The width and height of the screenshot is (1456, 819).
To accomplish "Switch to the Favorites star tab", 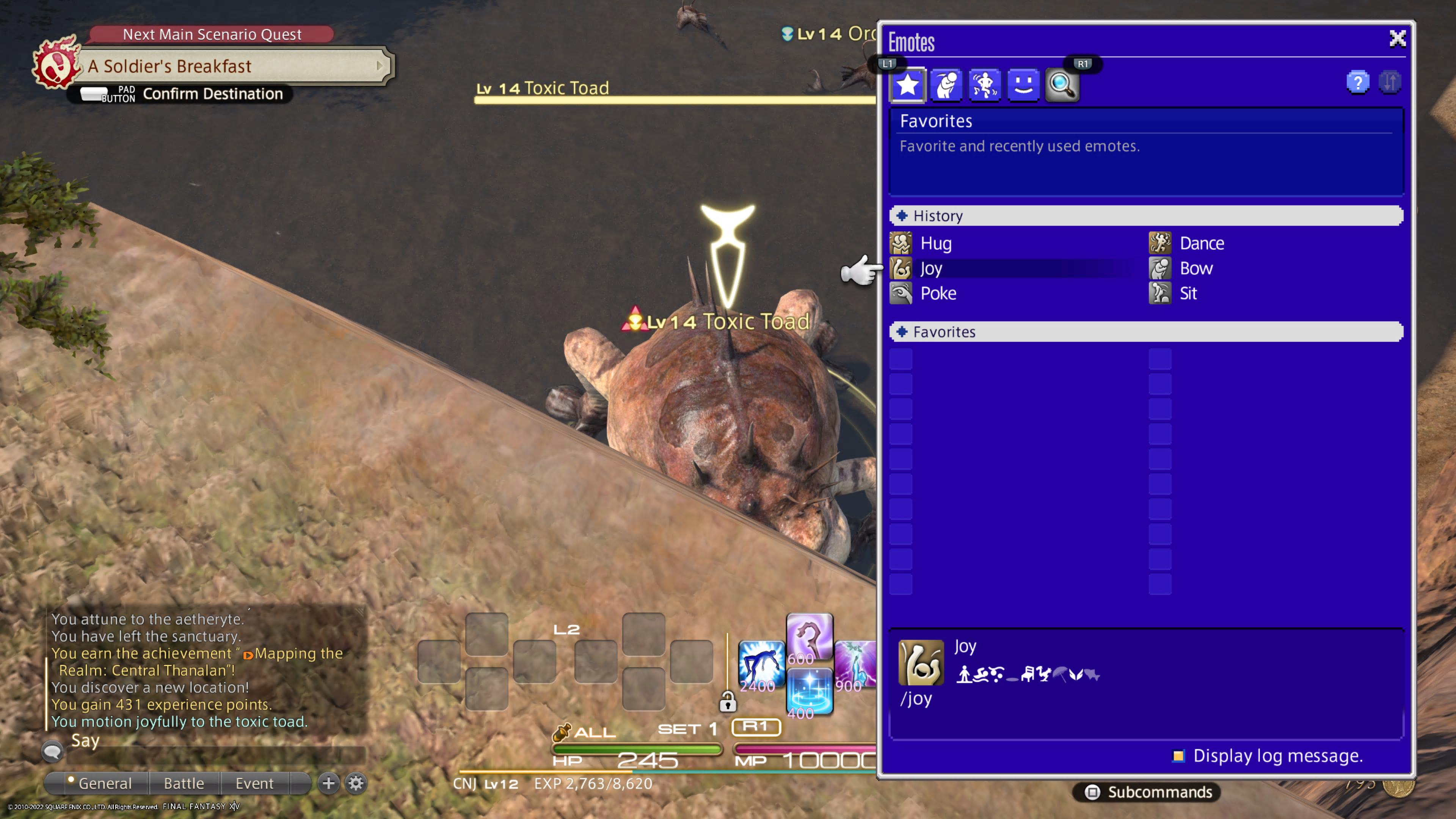I will click(x=907, y=85).
